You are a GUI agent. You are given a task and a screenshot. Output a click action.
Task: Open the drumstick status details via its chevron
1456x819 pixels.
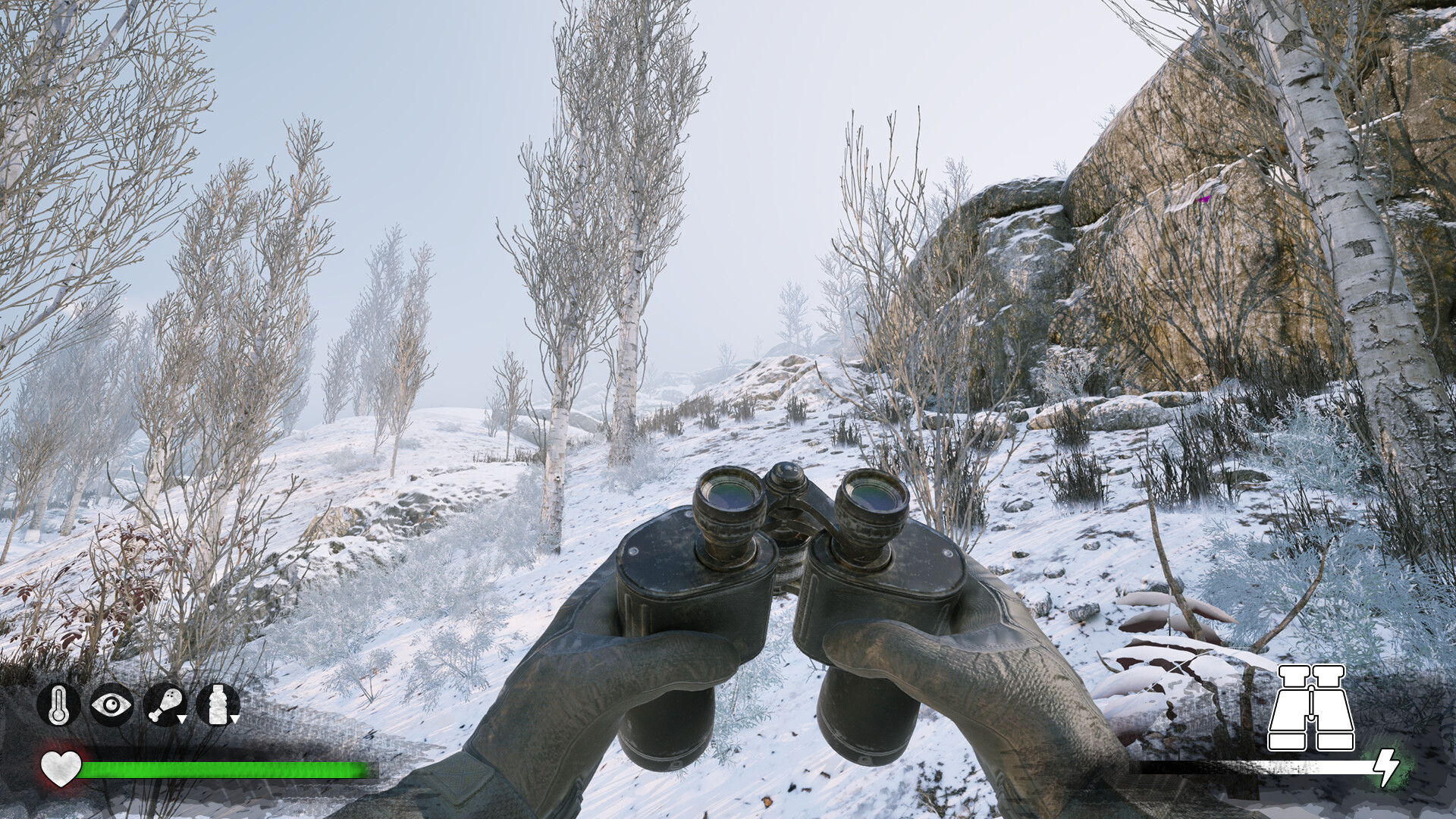[183, 719]
